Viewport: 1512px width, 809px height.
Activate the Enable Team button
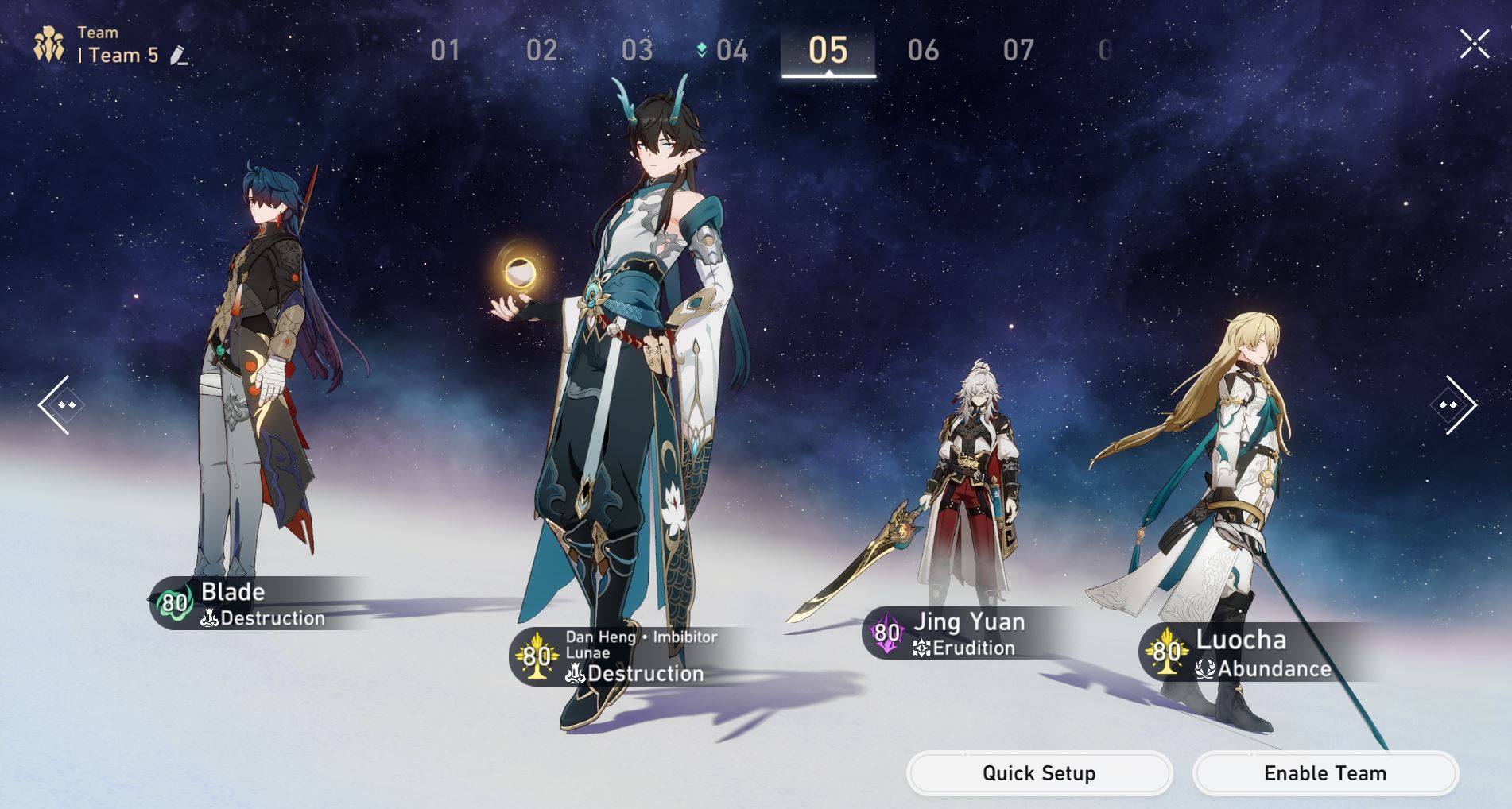coord(1325,773)
